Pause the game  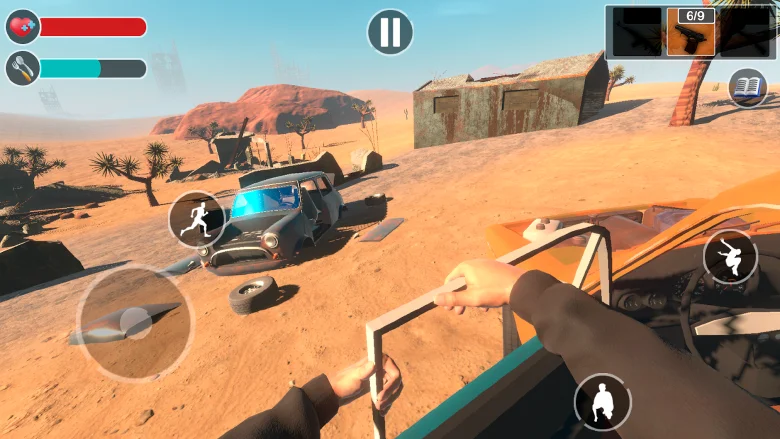pyautogui.click(x=390, y=32)
